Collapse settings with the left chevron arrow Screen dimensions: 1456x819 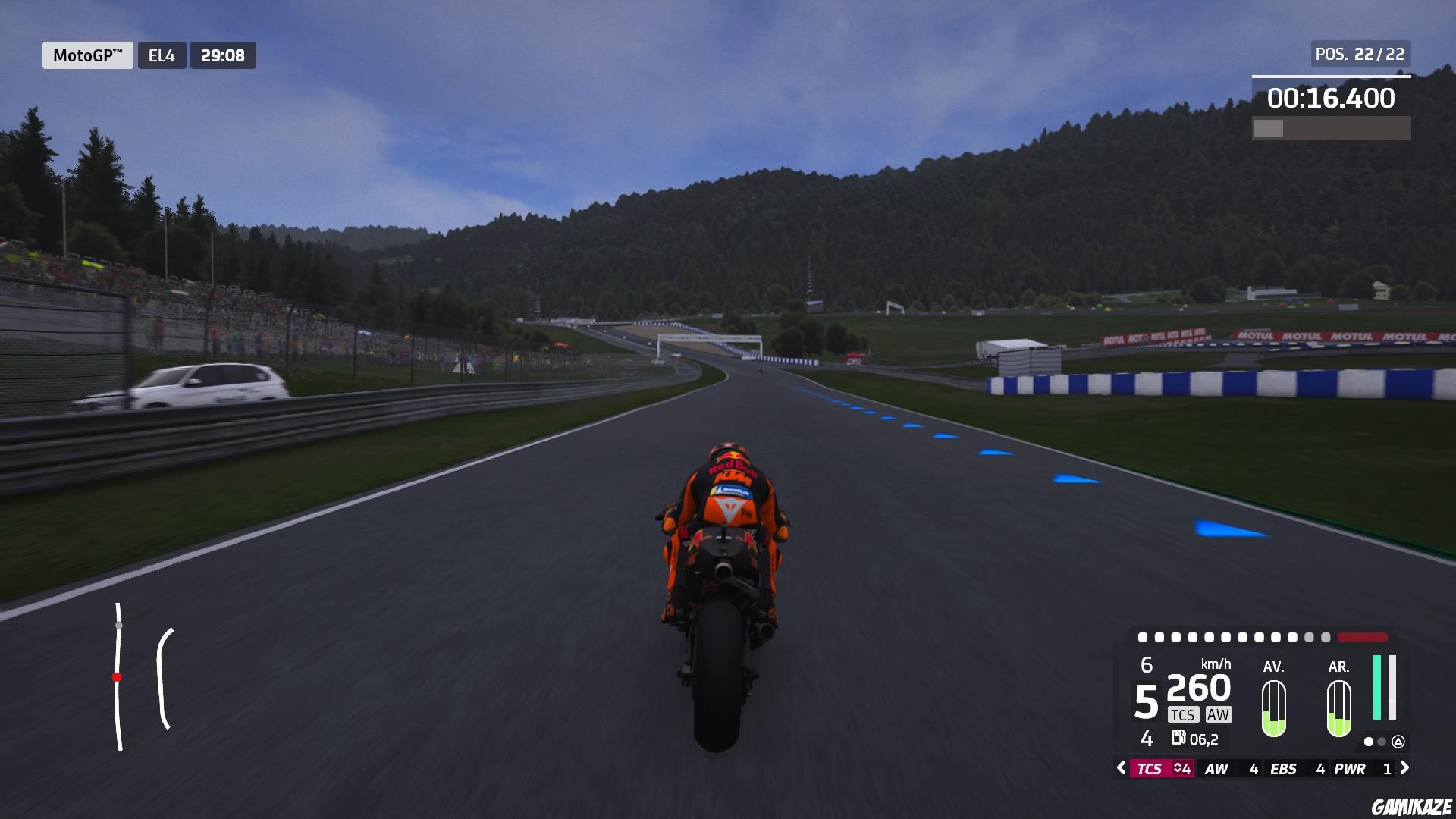click(x=1122, y=768)
